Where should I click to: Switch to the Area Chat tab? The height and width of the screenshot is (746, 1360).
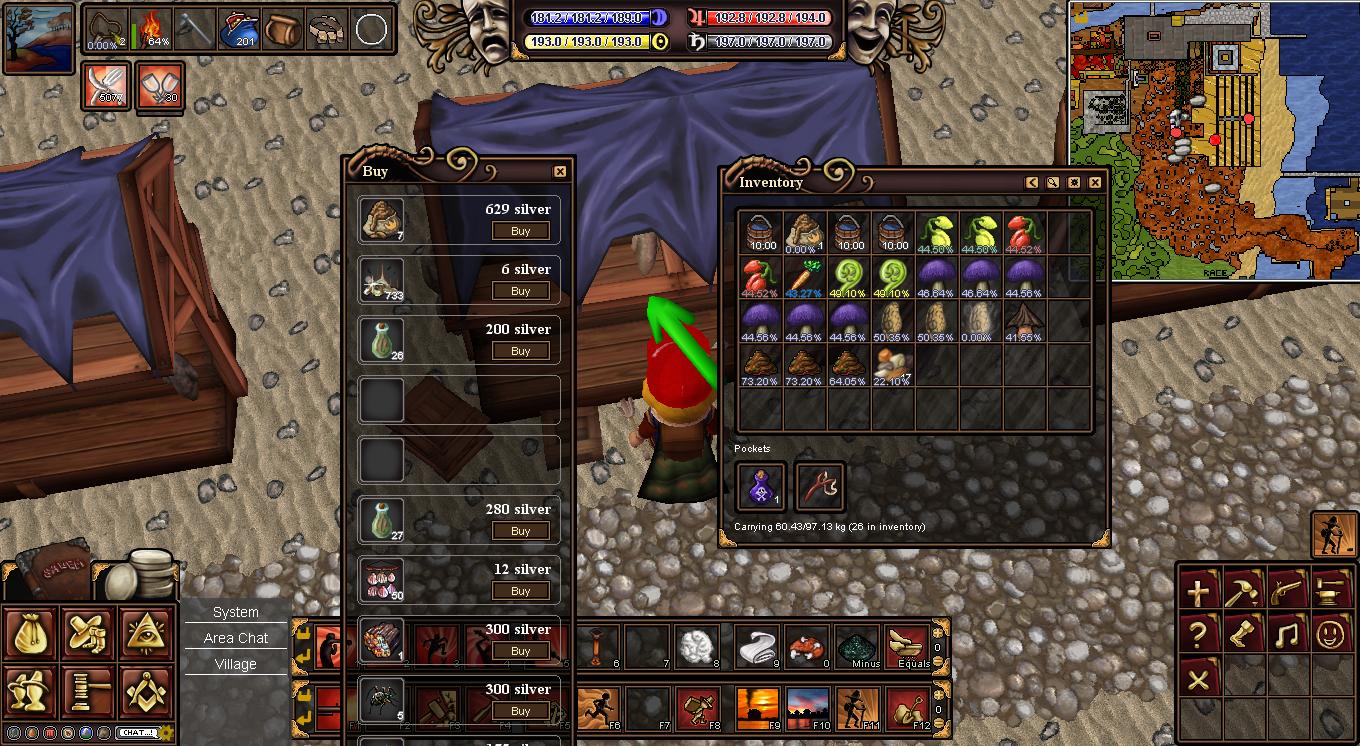pos(236,638)
